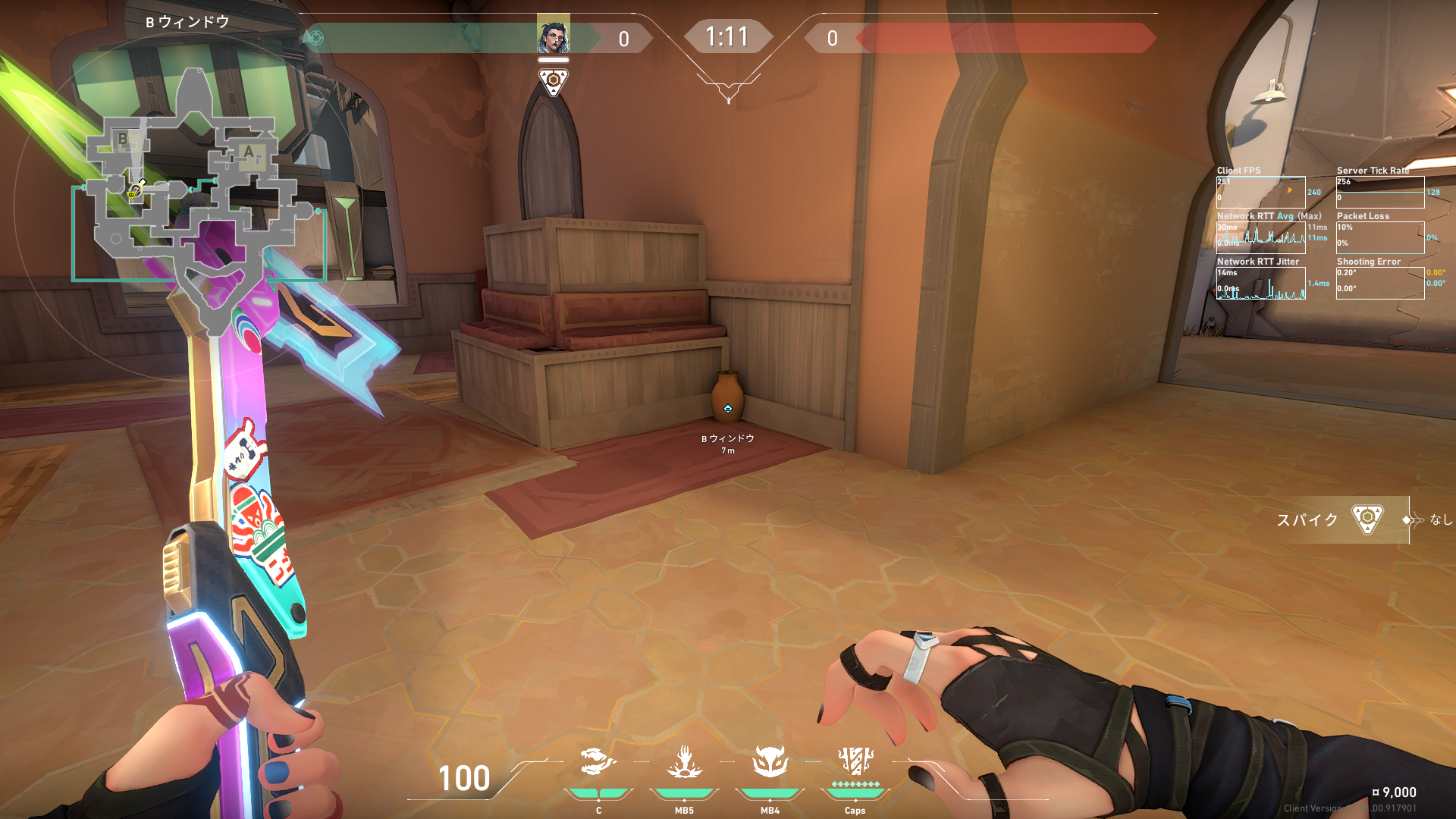Select the agent portrait on the top bar
1456x819 pixels.
(553, 36)
